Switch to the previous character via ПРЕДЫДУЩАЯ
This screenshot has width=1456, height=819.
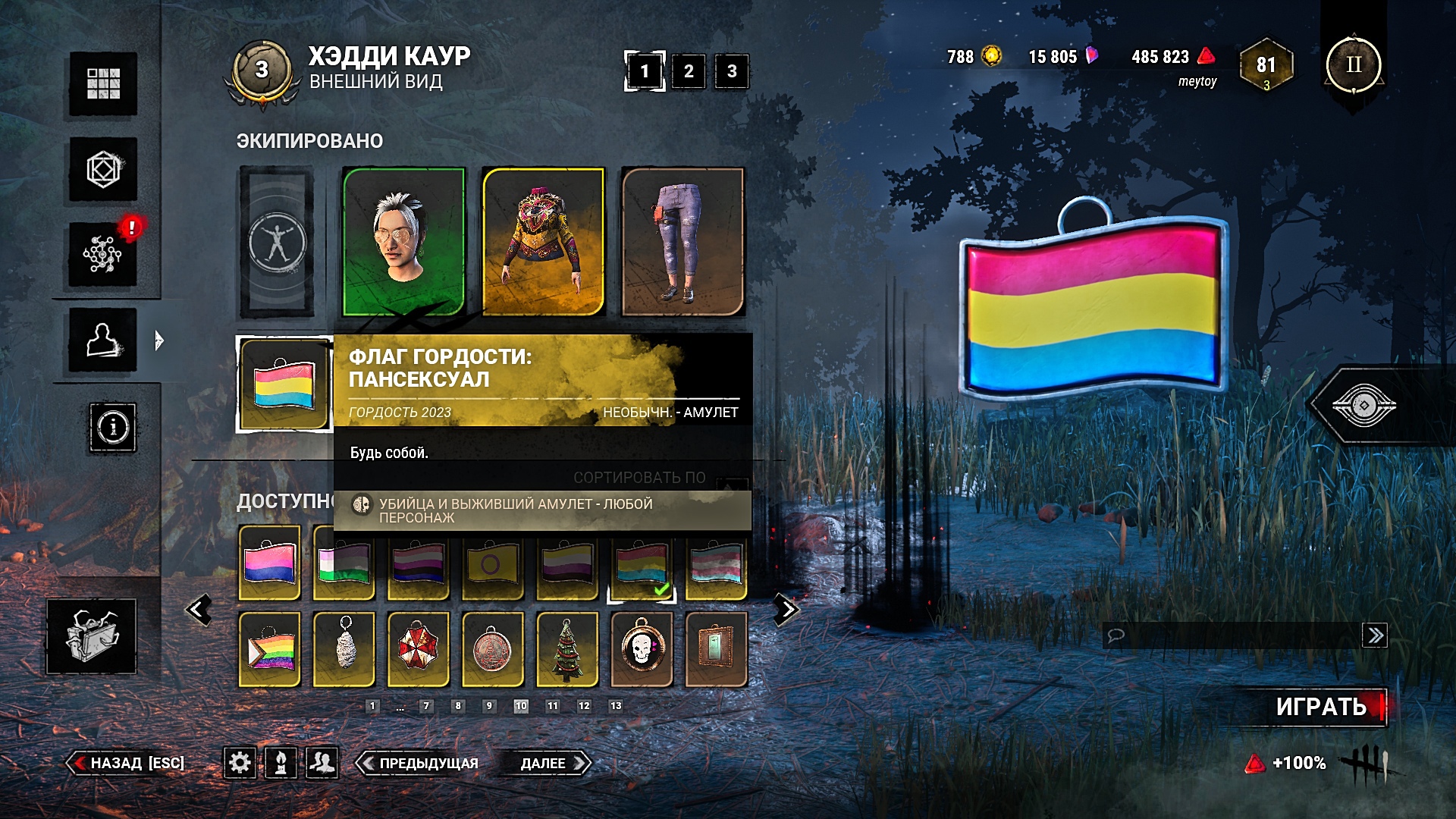419,763
